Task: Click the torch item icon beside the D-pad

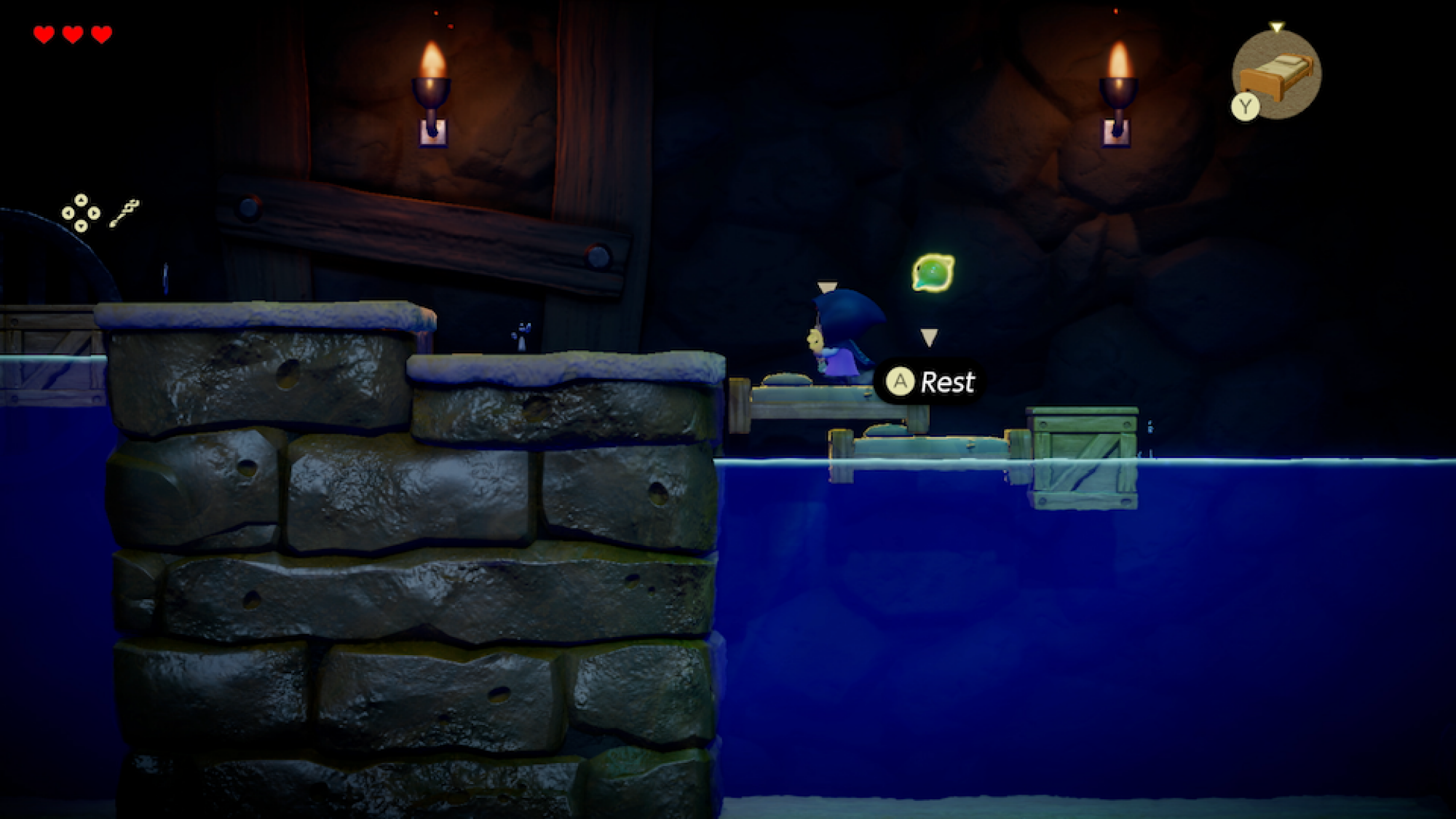Action: (125, 213)
